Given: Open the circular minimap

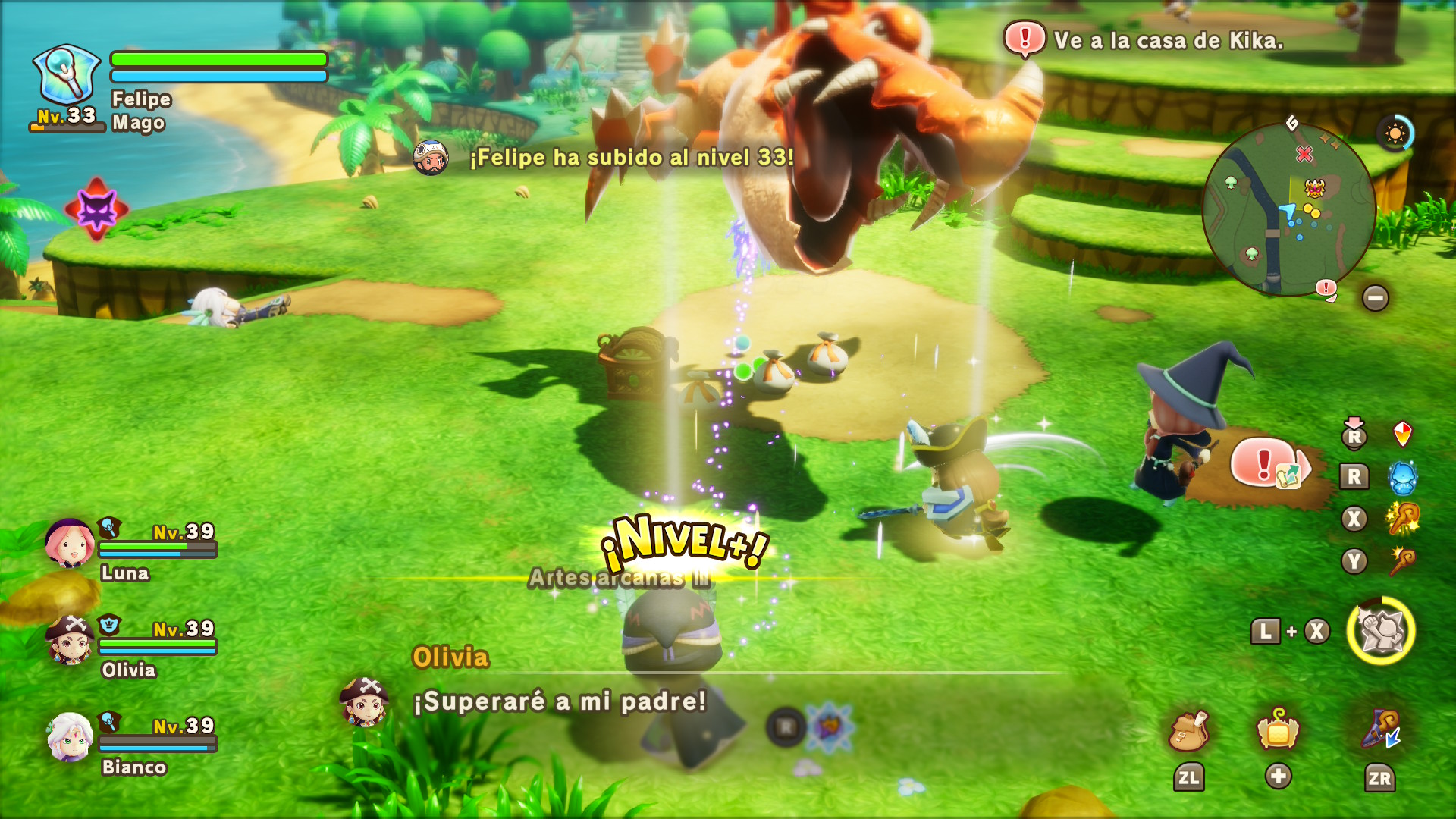Looking at the screenshot, I should click(1288, 209).
